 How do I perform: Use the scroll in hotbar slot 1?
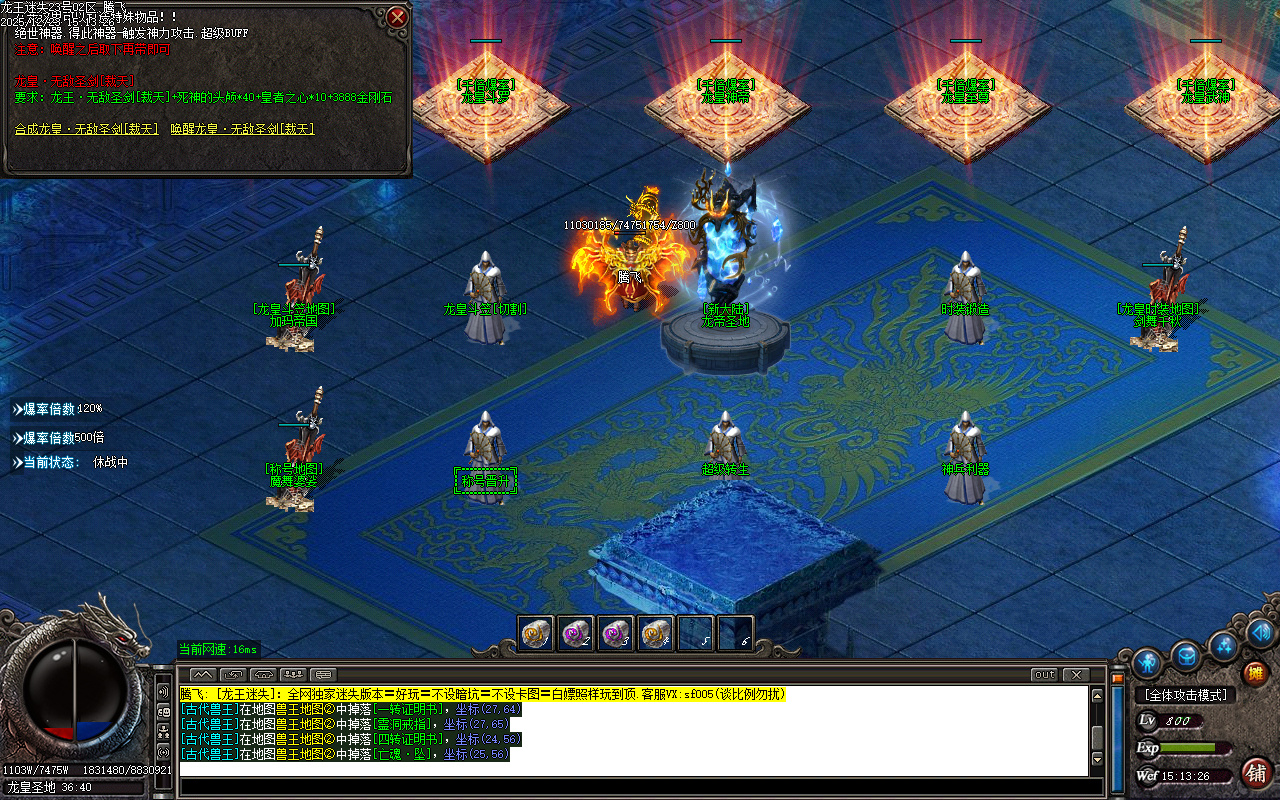[535, 633]
